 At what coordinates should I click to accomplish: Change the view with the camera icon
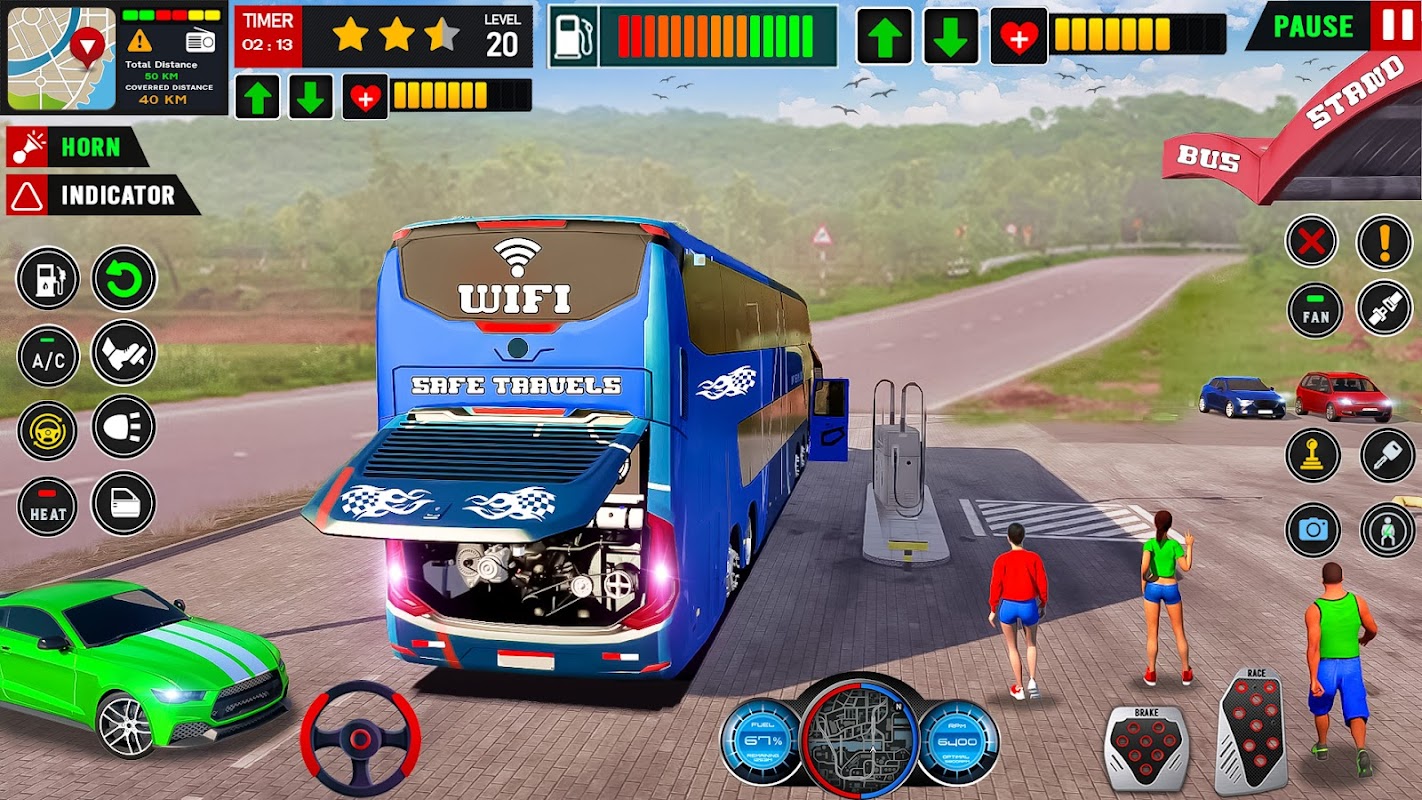coord(1312,530)
